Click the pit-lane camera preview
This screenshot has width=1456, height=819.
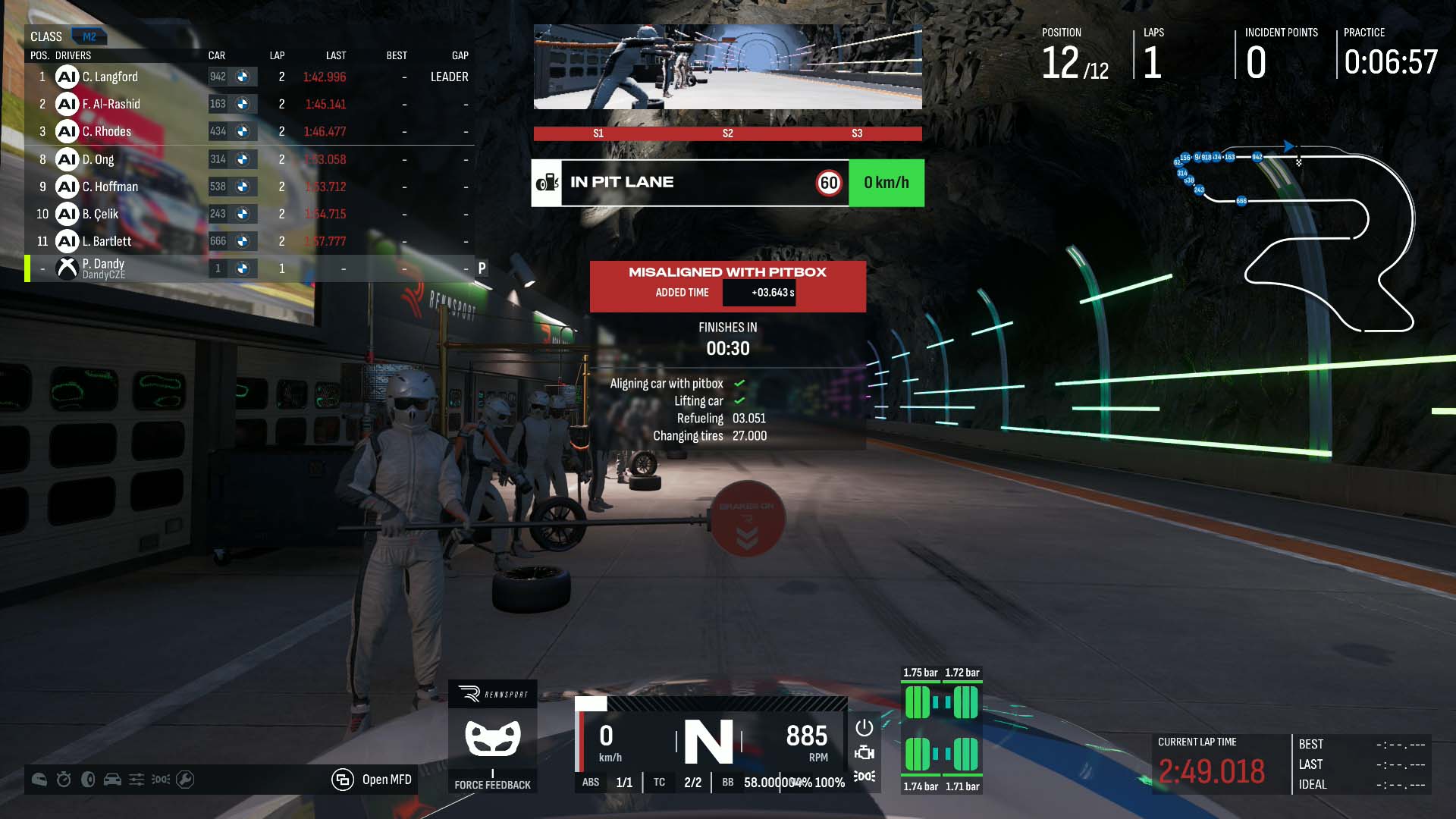tap(728, 67)
